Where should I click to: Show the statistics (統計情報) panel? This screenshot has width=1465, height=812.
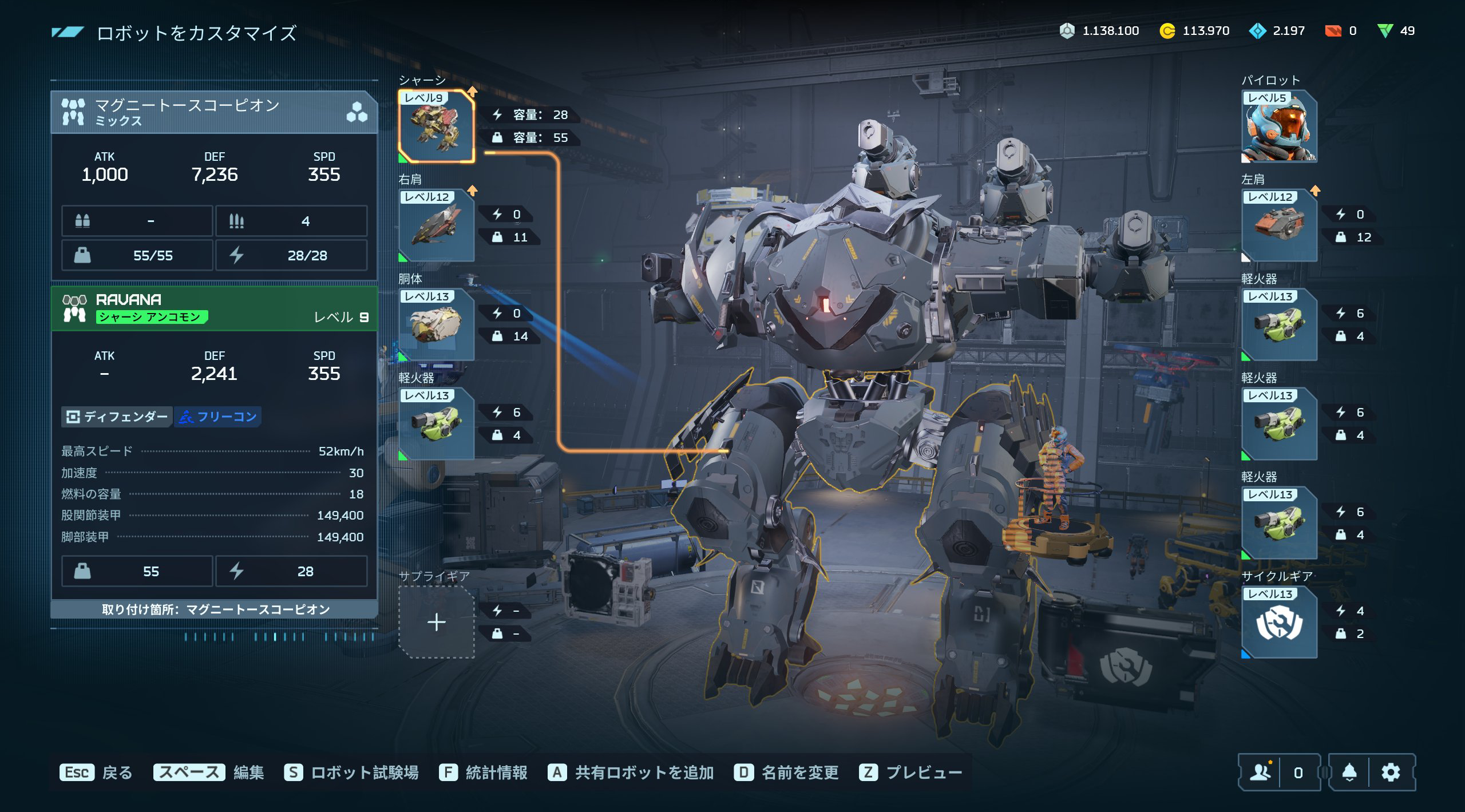[483, 773]
